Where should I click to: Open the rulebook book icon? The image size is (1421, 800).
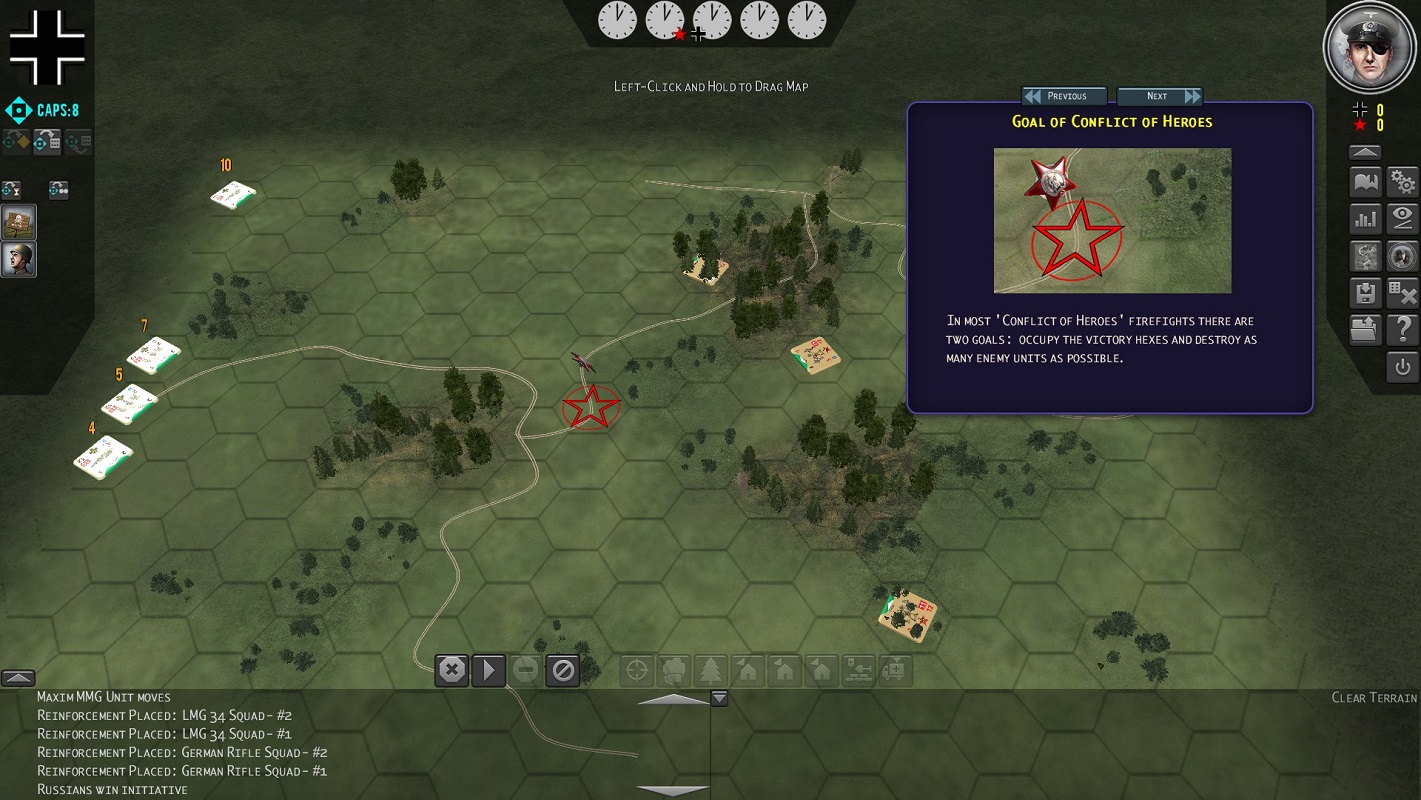tap(1365, 182)
